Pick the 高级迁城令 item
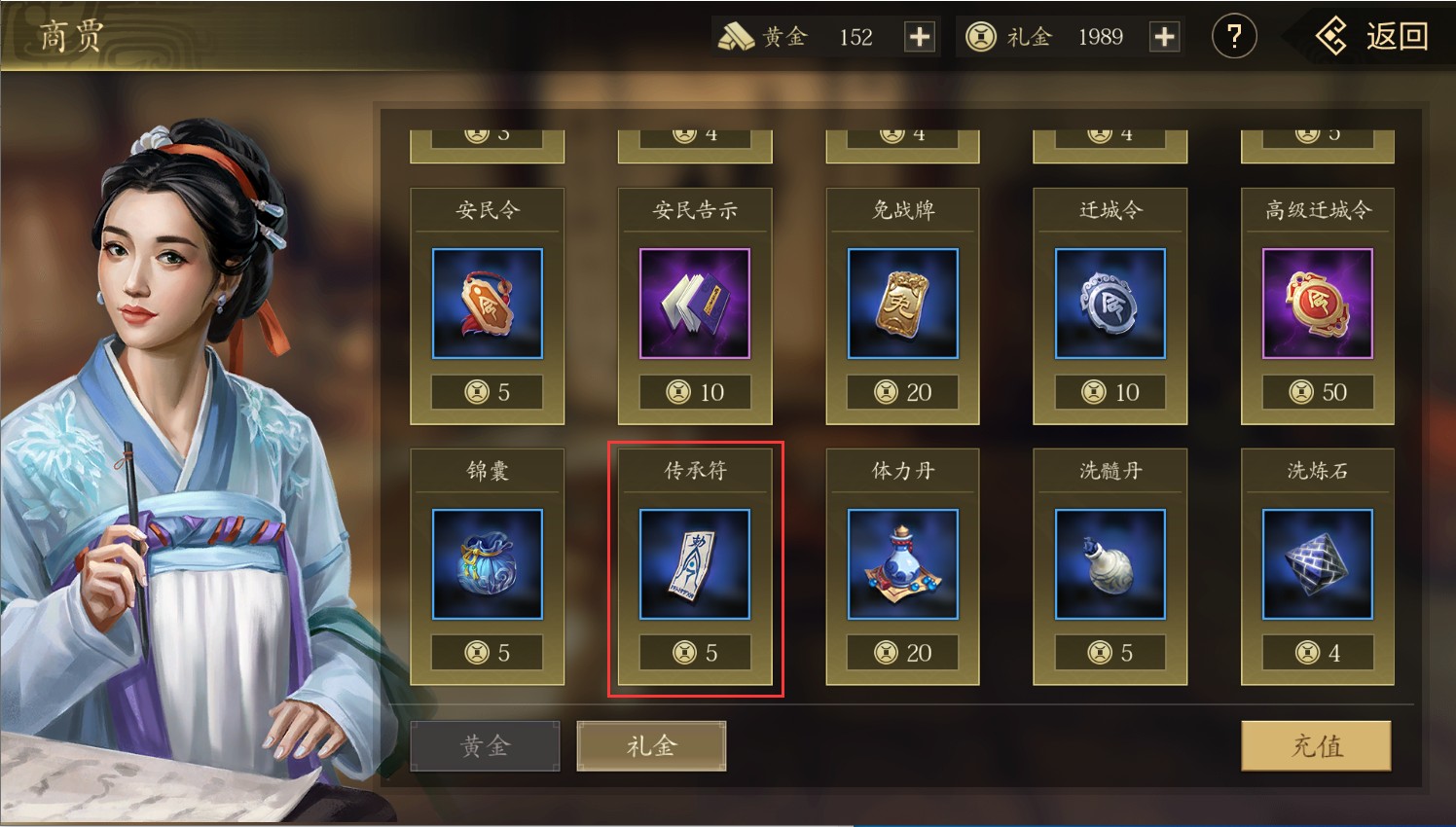This screenshot has width=1456, height=827. coord(1318,305)
